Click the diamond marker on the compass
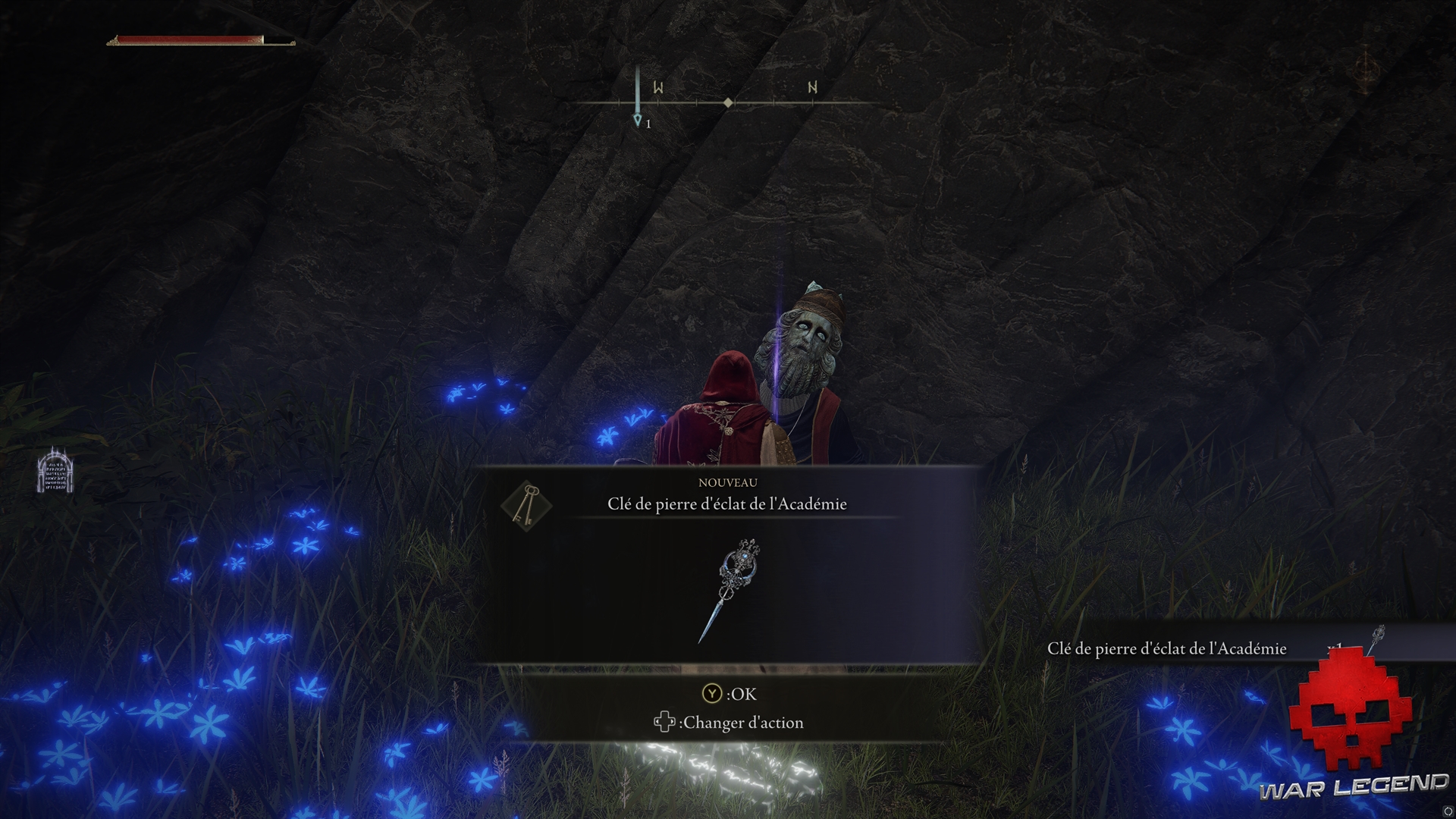The height and width of the screenshot is (819, 1456). (x=728, y=101)
